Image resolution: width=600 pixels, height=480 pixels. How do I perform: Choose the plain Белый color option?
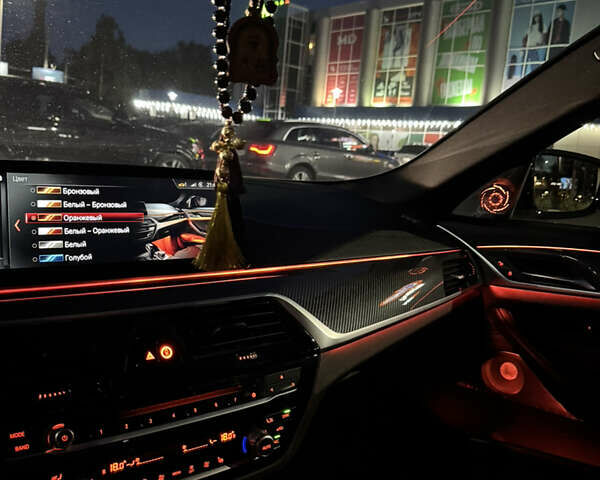[74, 244]
